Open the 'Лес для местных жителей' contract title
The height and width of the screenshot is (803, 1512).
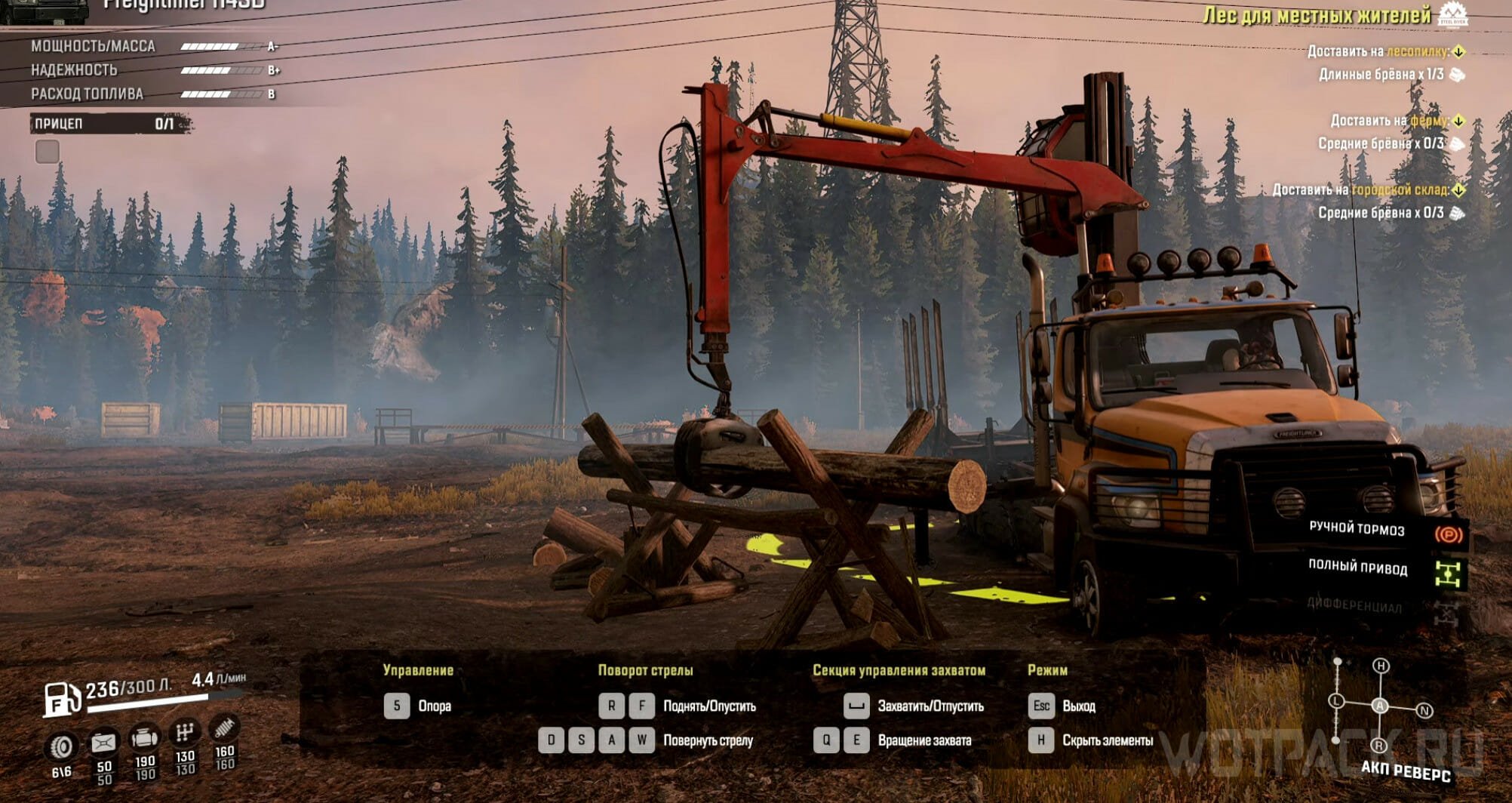point(1317,15)
